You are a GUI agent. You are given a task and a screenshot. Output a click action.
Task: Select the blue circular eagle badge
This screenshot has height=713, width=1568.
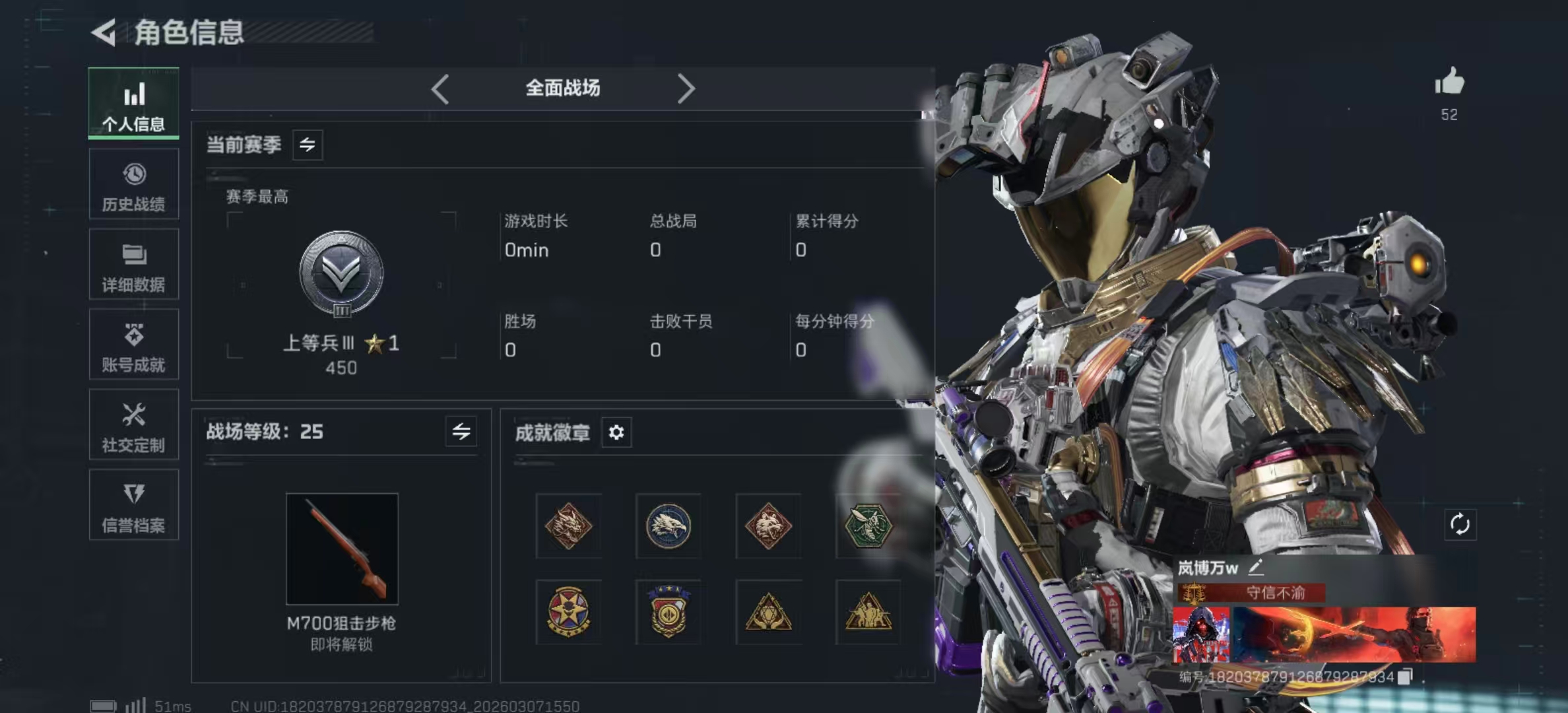668,526
